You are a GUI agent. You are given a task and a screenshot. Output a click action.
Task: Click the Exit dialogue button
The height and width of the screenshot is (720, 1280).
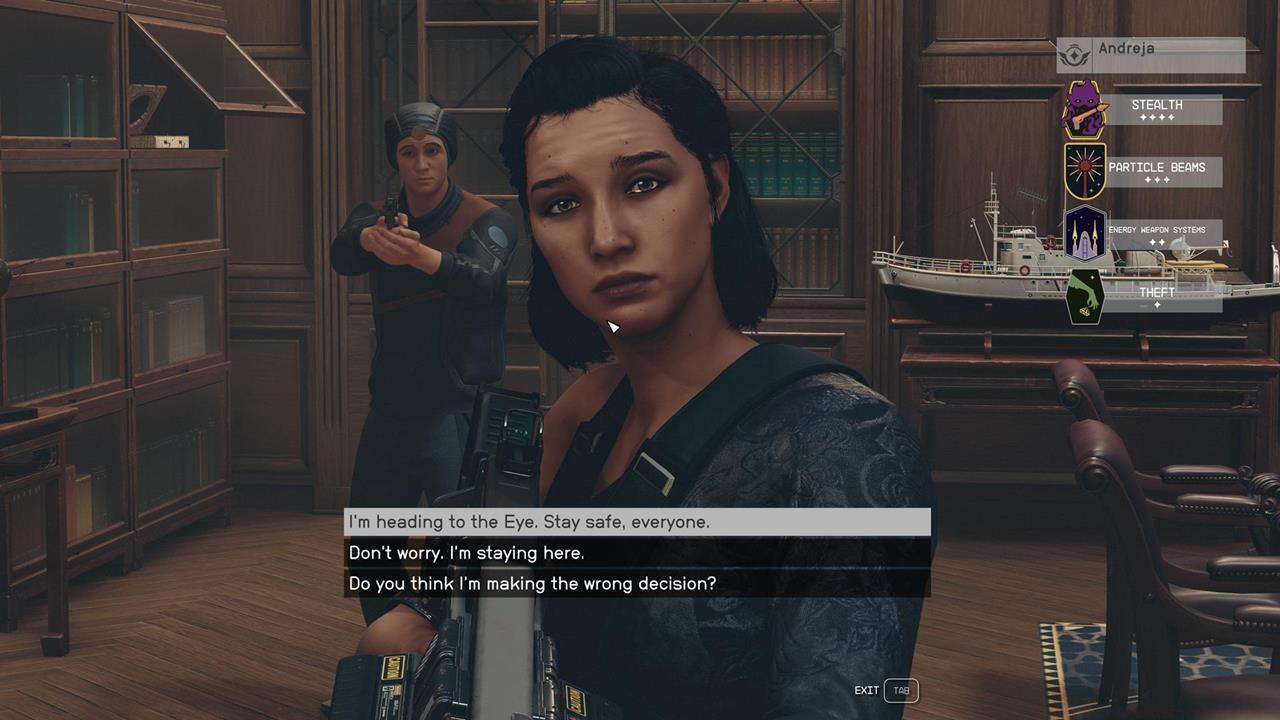[x=900, y=690]
